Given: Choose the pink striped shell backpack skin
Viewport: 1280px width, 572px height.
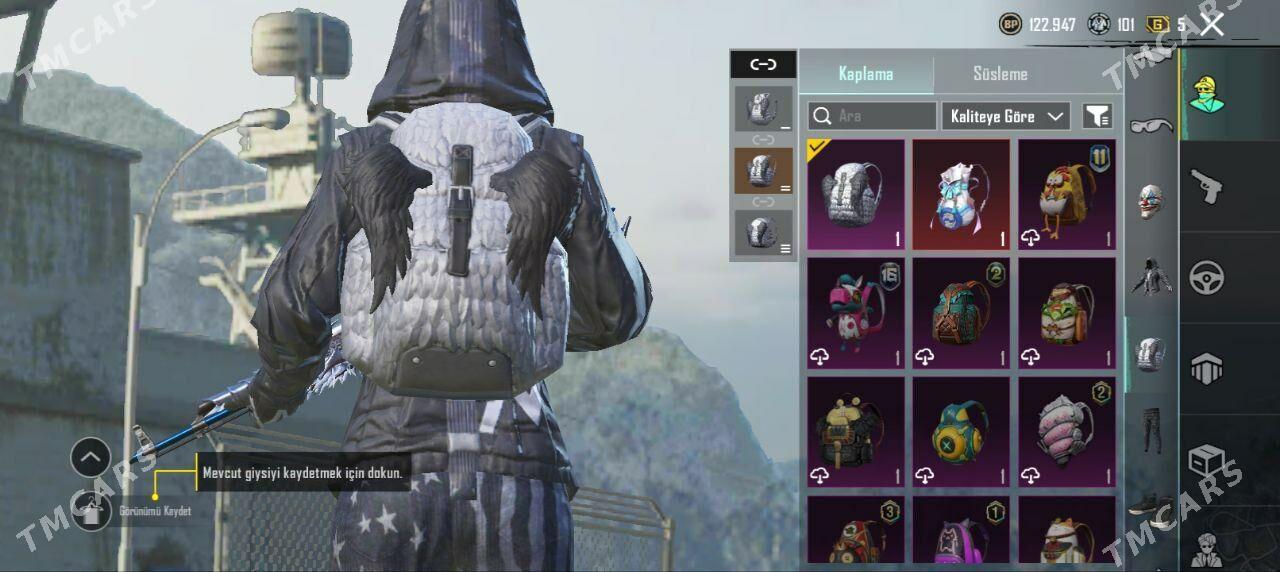Looking at the screenshot, I should 1067,432.
